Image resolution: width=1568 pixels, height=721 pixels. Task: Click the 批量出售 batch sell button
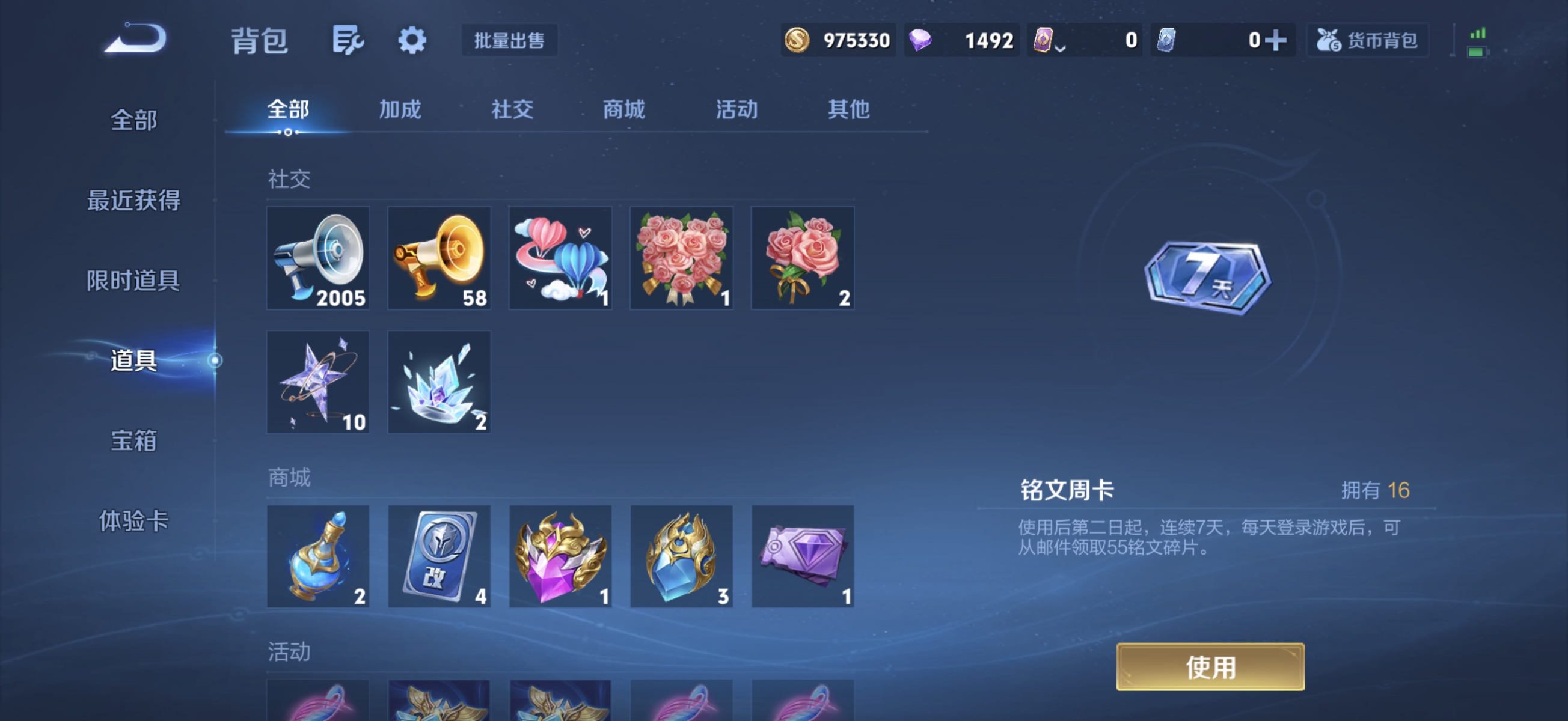pyautogui.click(x=509, y=41)
